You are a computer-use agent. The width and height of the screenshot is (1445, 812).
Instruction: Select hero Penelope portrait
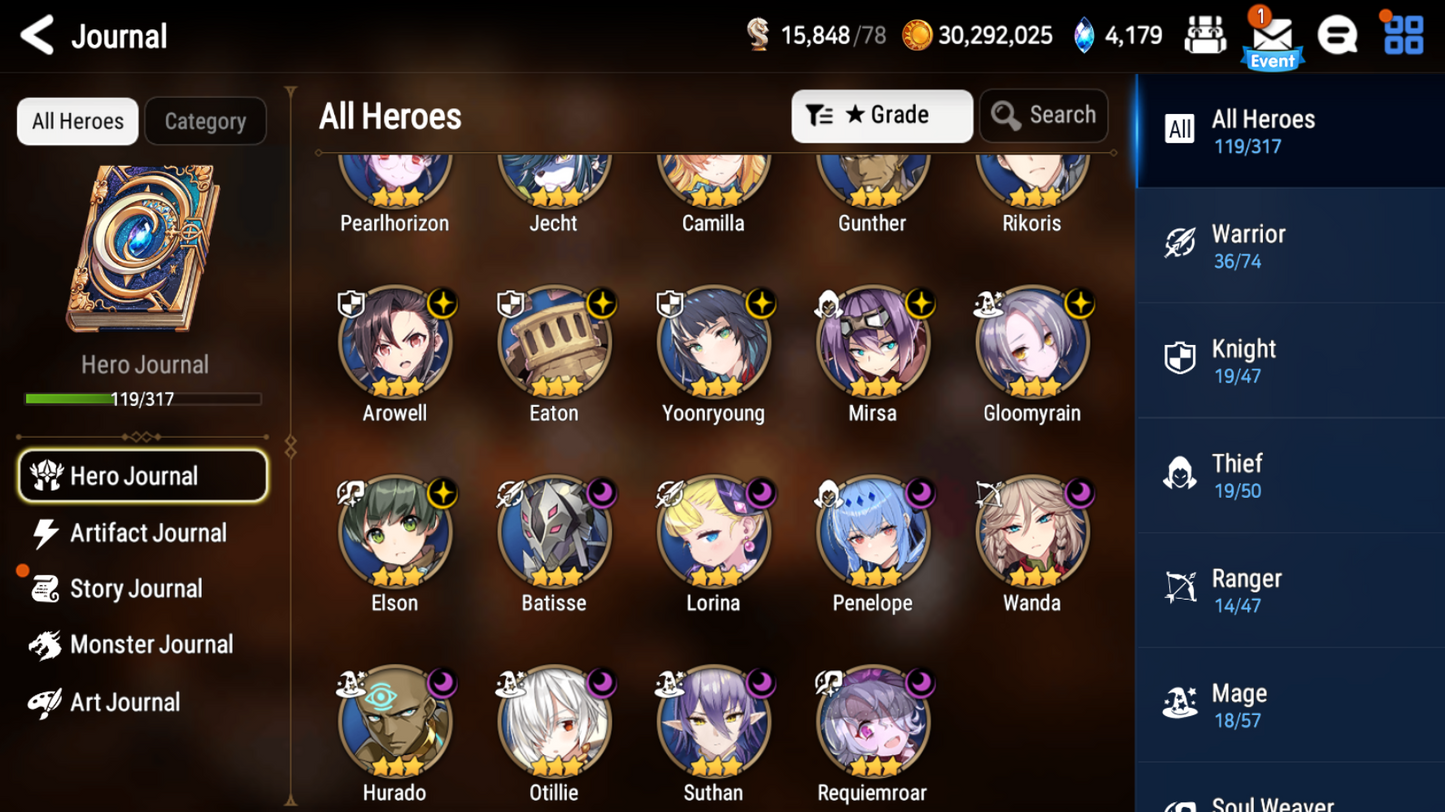point(872,533)
